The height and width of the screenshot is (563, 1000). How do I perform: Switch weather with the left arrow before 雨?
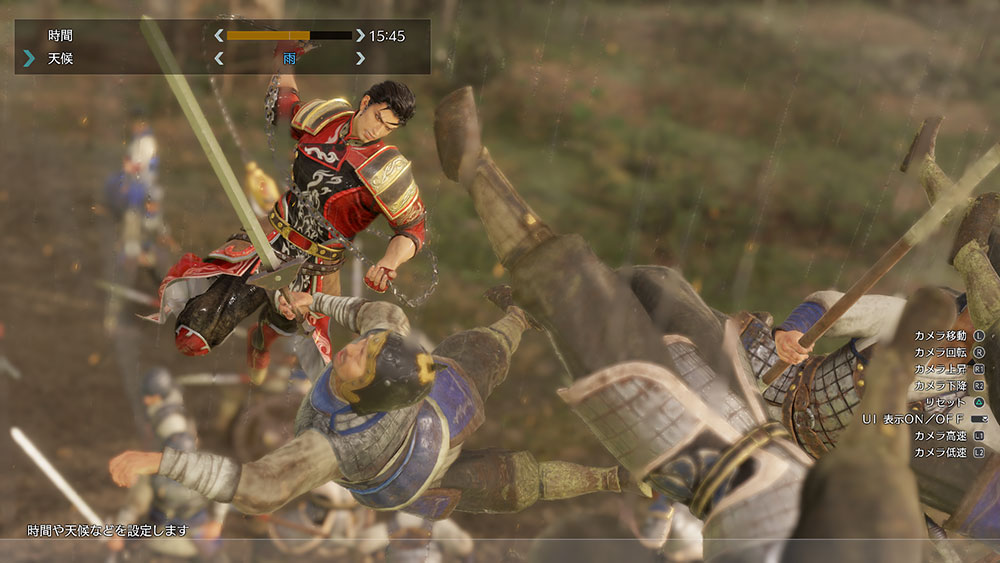pyautogui.click(x=218, y=59)
